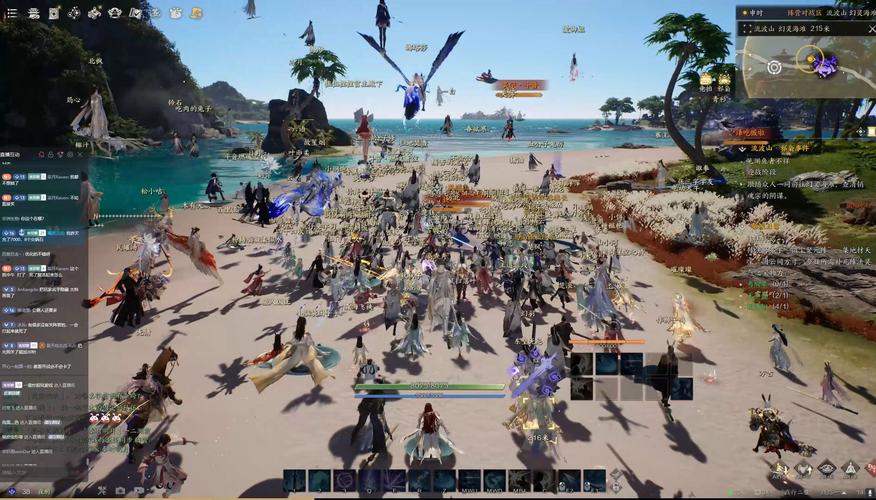876x500 pixels.
Task: Select the purple creature marker on minimap
Action: 826,66
